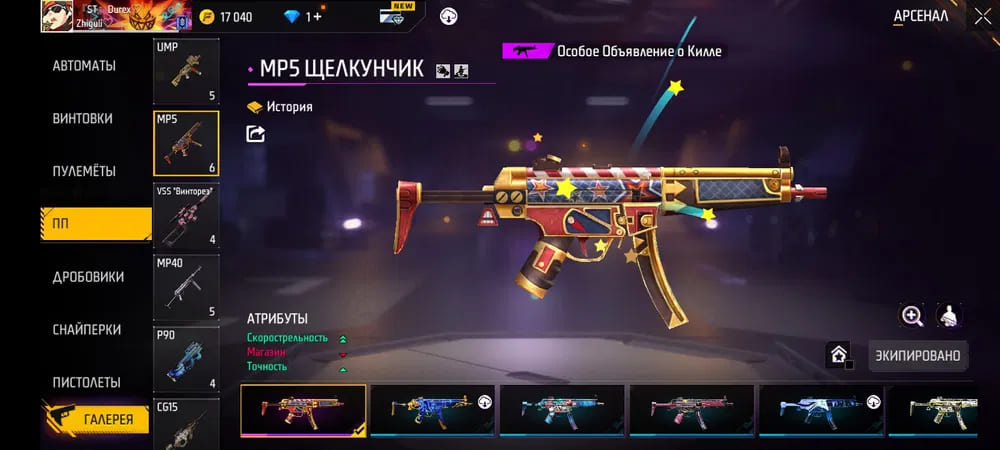
Task: Click the ЭКИПИРОВАНО button
Action: click(x=918, y=355)
